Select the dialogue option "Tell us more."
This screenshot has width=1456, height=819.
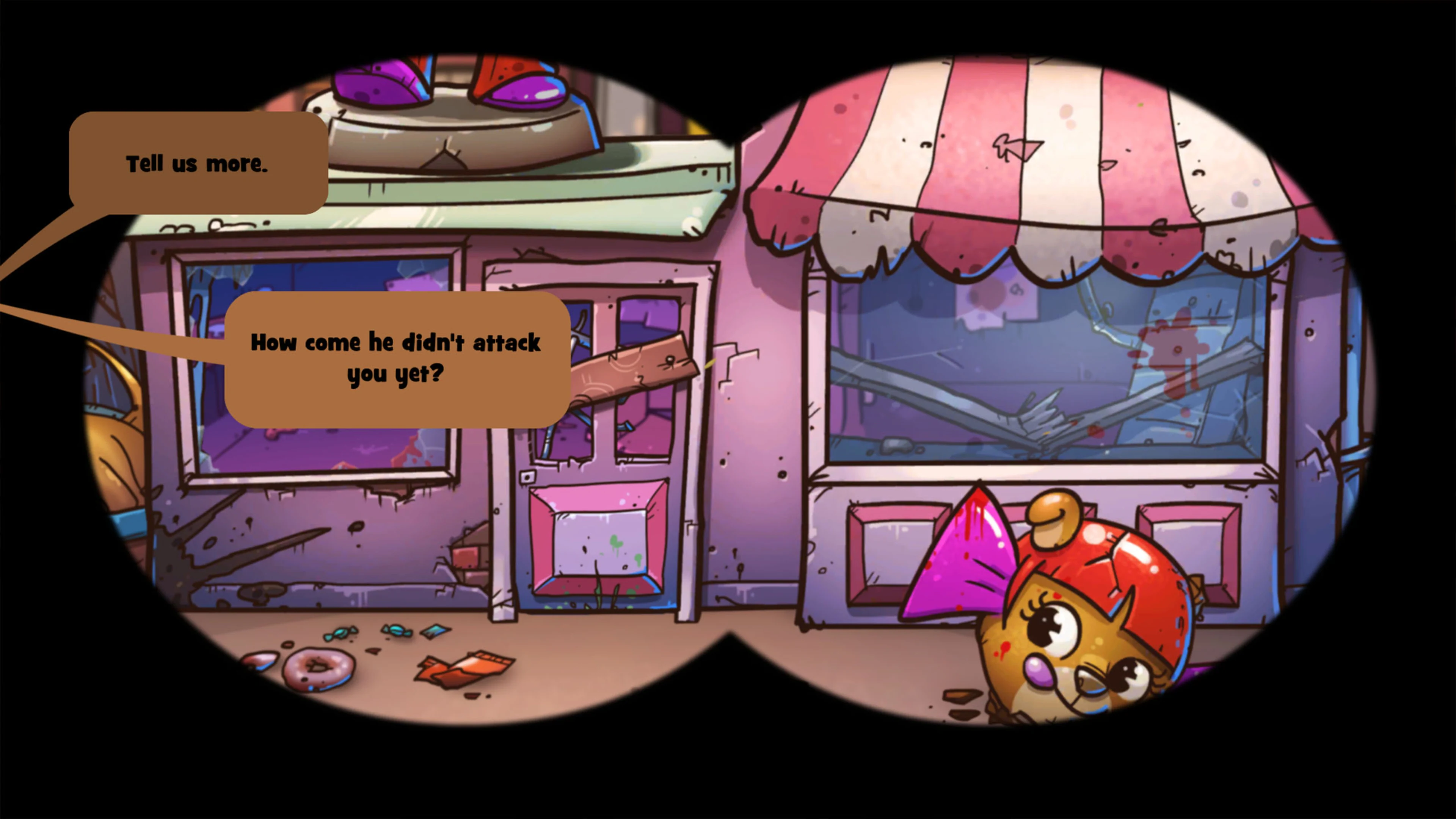click(198, 165)
